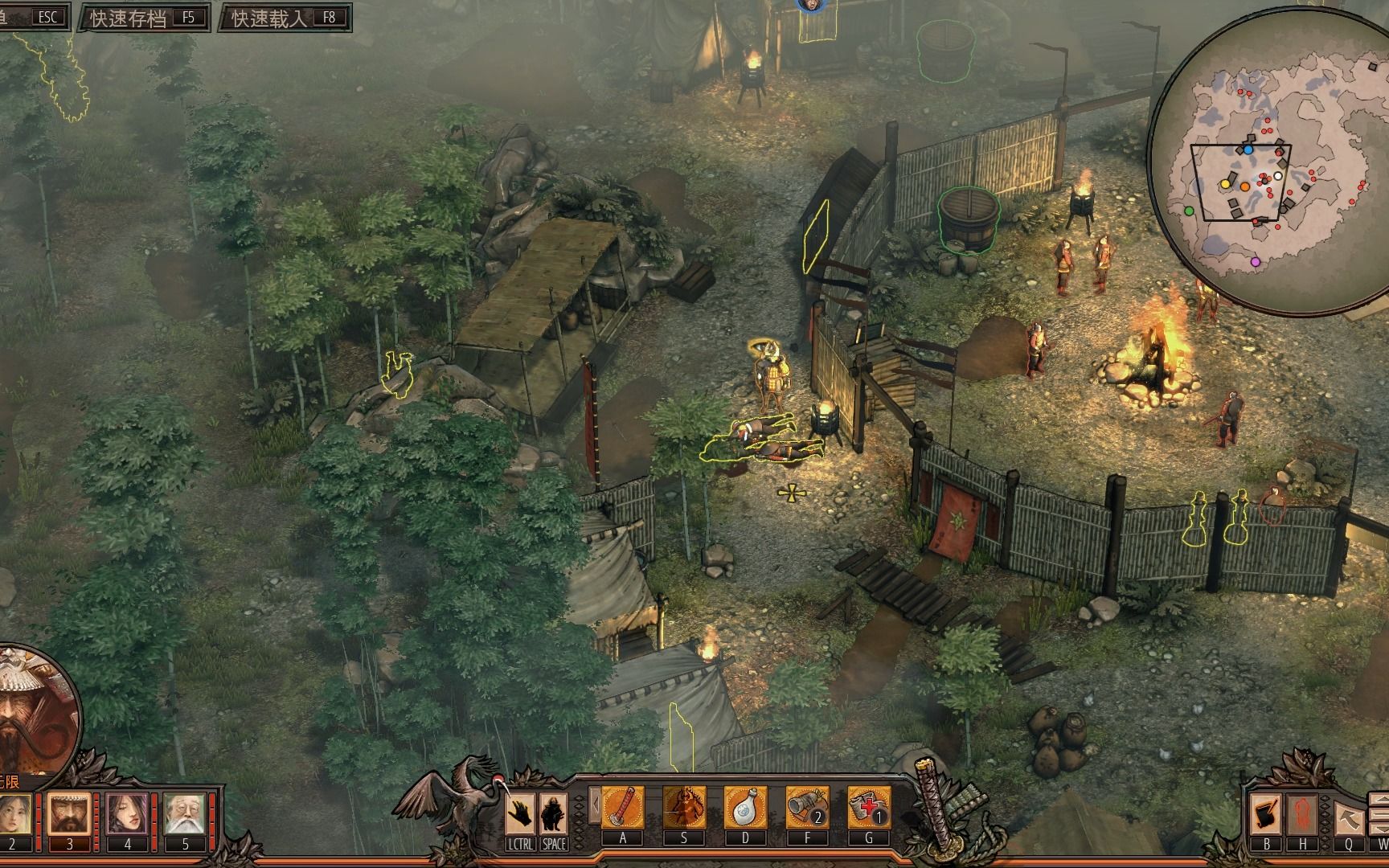1389x868 pixels.
Task: Open the scroll and brush notes icon
Action: (1266, 816)
